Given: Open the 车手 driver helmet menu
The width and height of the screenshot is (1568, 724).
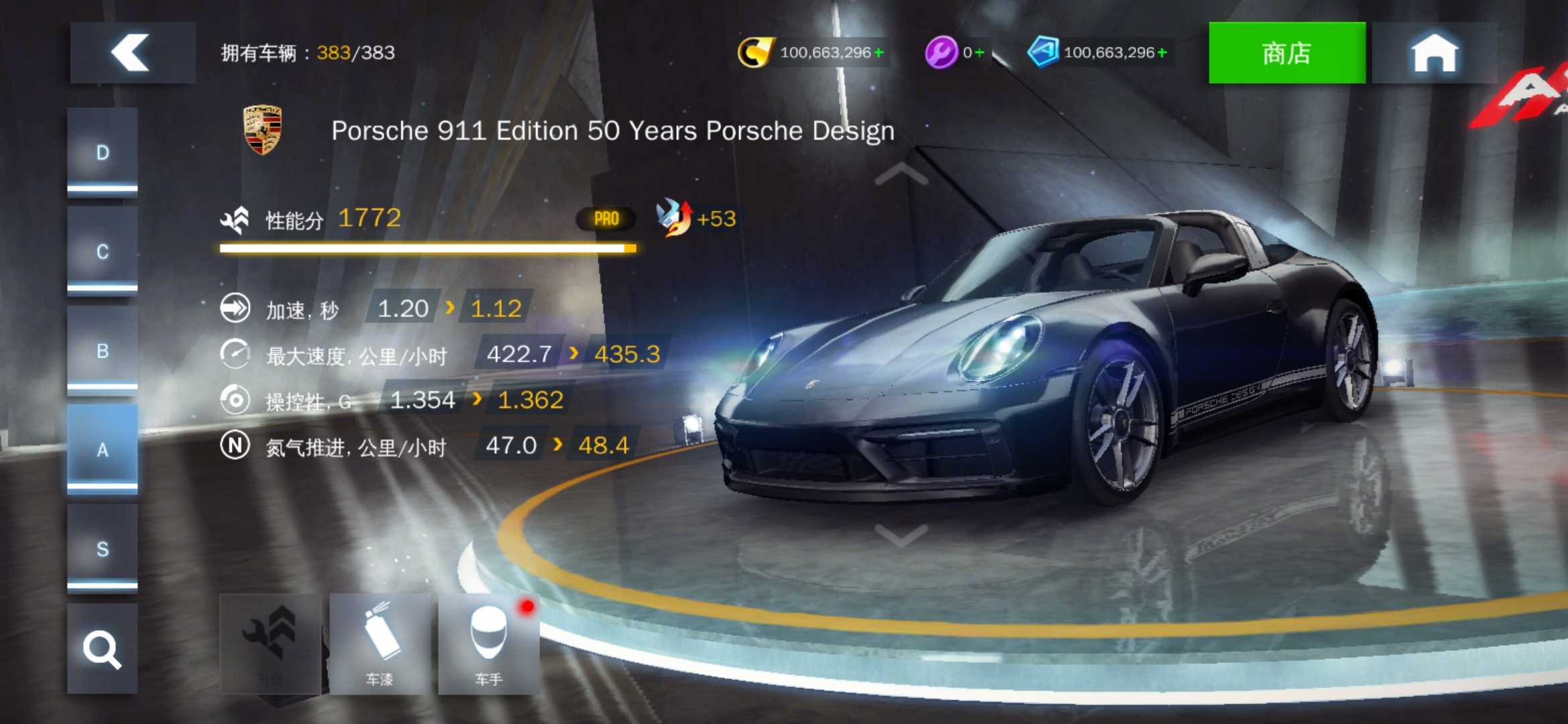Looking at the screenshot, I should [488, 644].
